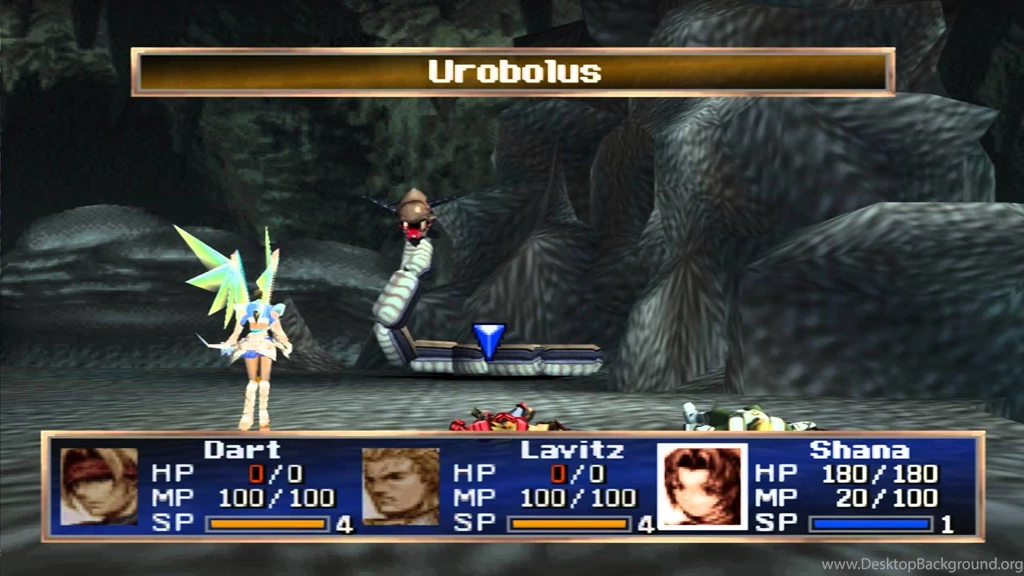
Task: Select Dart's character portrait
Action: click(x=99, y=486)
